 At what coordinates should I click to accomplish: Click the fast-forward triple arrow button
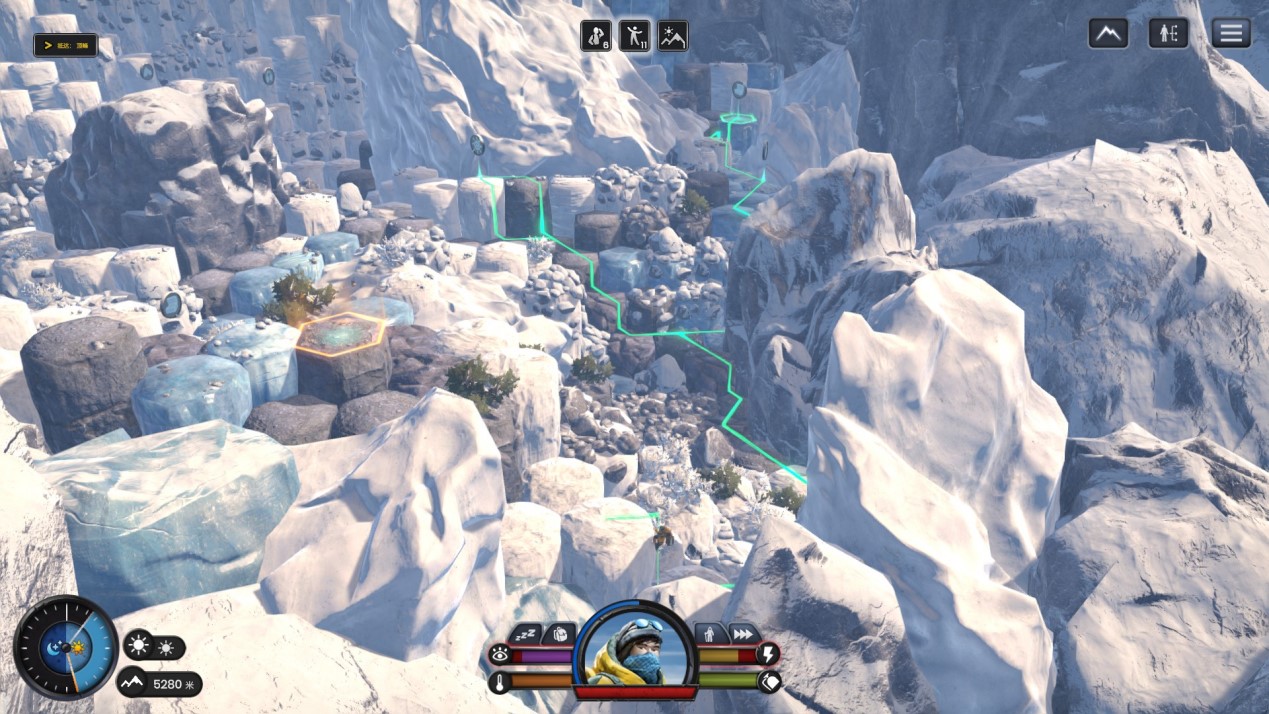click(743, 634)
